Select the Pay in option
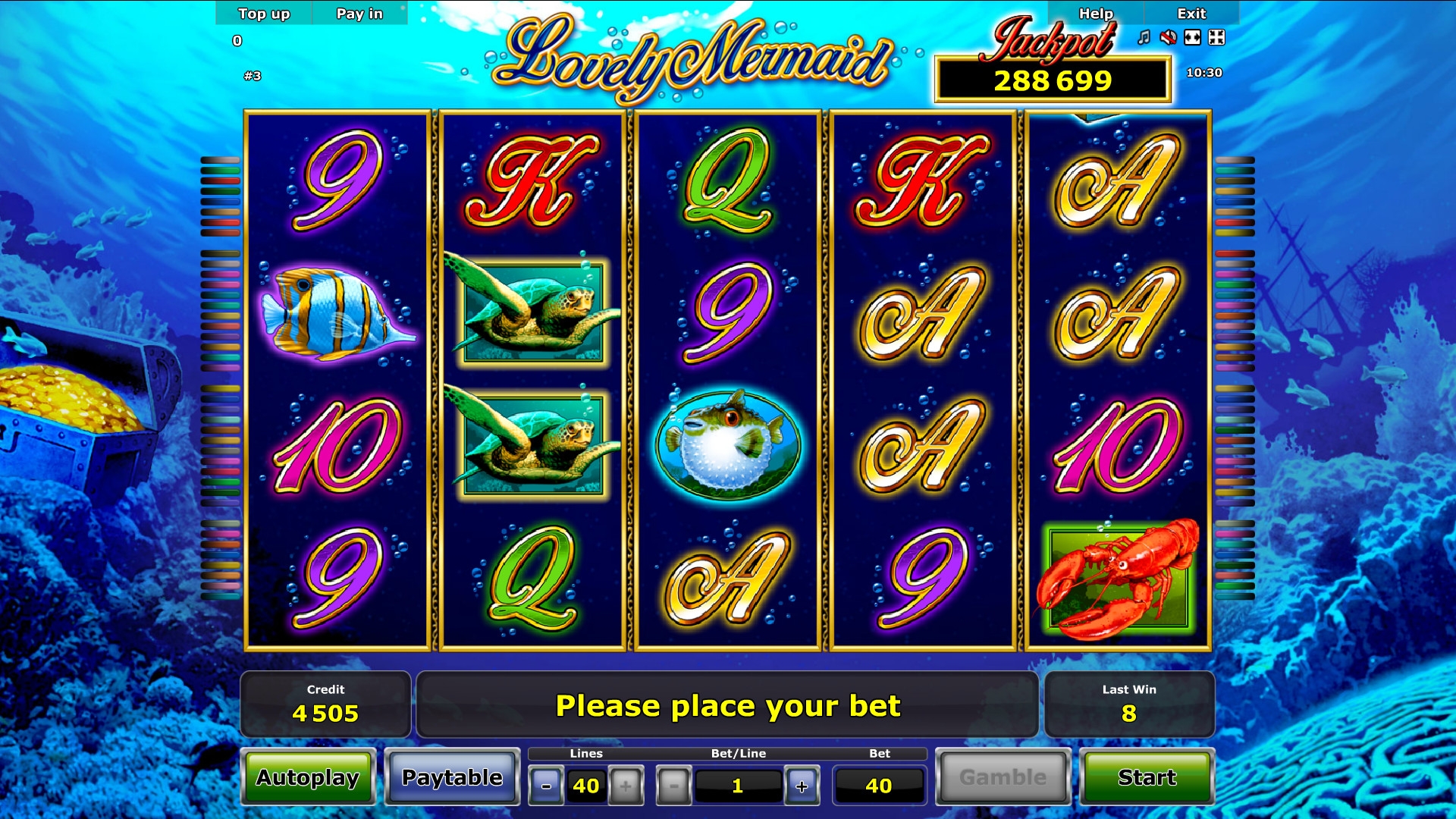Viewport: 1456px width, 819px height. coord(359,14)
